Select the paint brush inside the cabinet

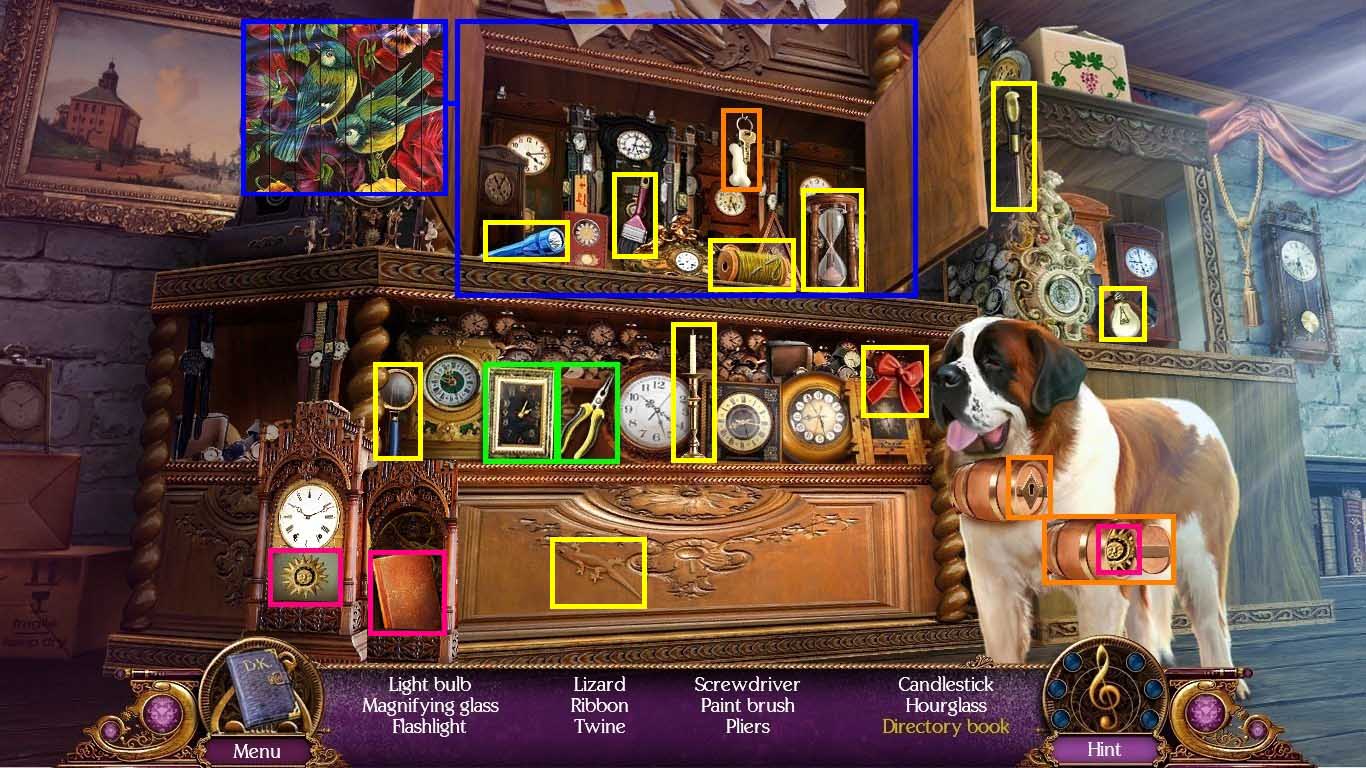(633, 215)
